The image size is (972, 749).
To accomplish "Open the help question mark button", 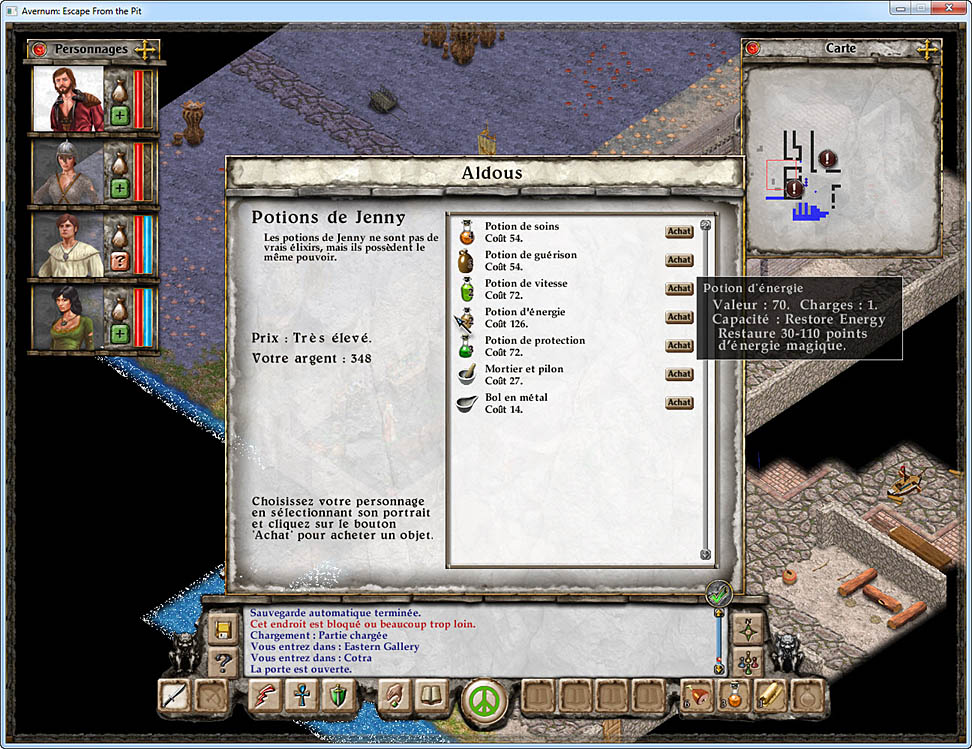I will pos(221,662).
